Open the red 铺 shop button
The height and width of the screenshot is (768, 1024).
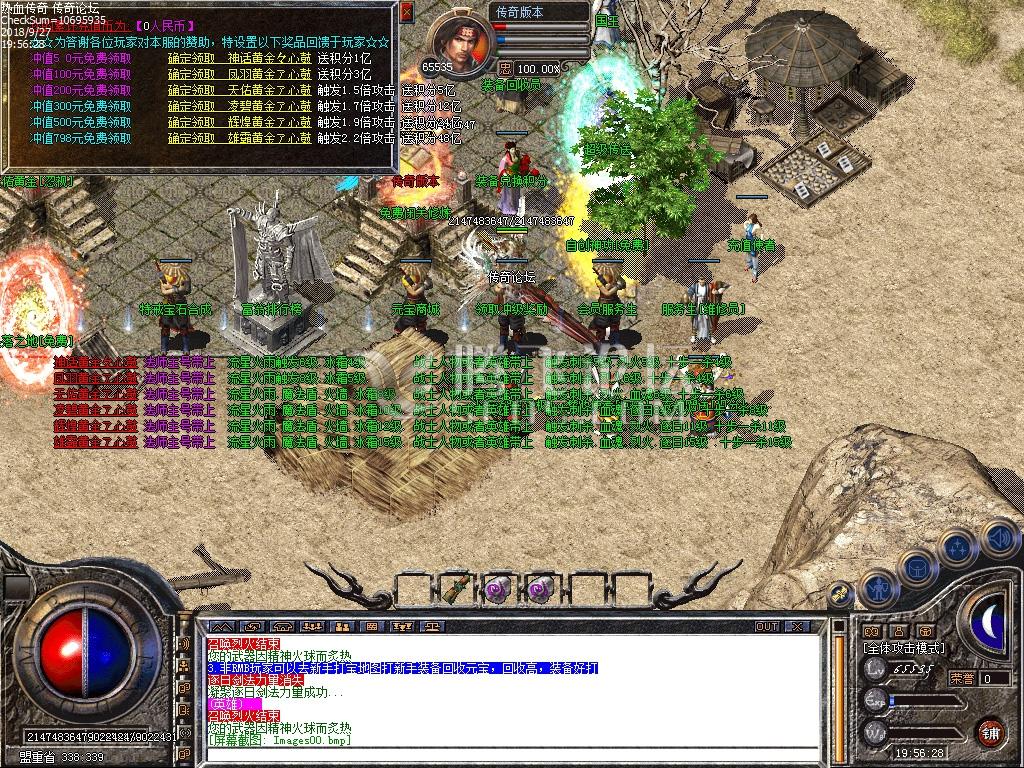tap(990, 731)
